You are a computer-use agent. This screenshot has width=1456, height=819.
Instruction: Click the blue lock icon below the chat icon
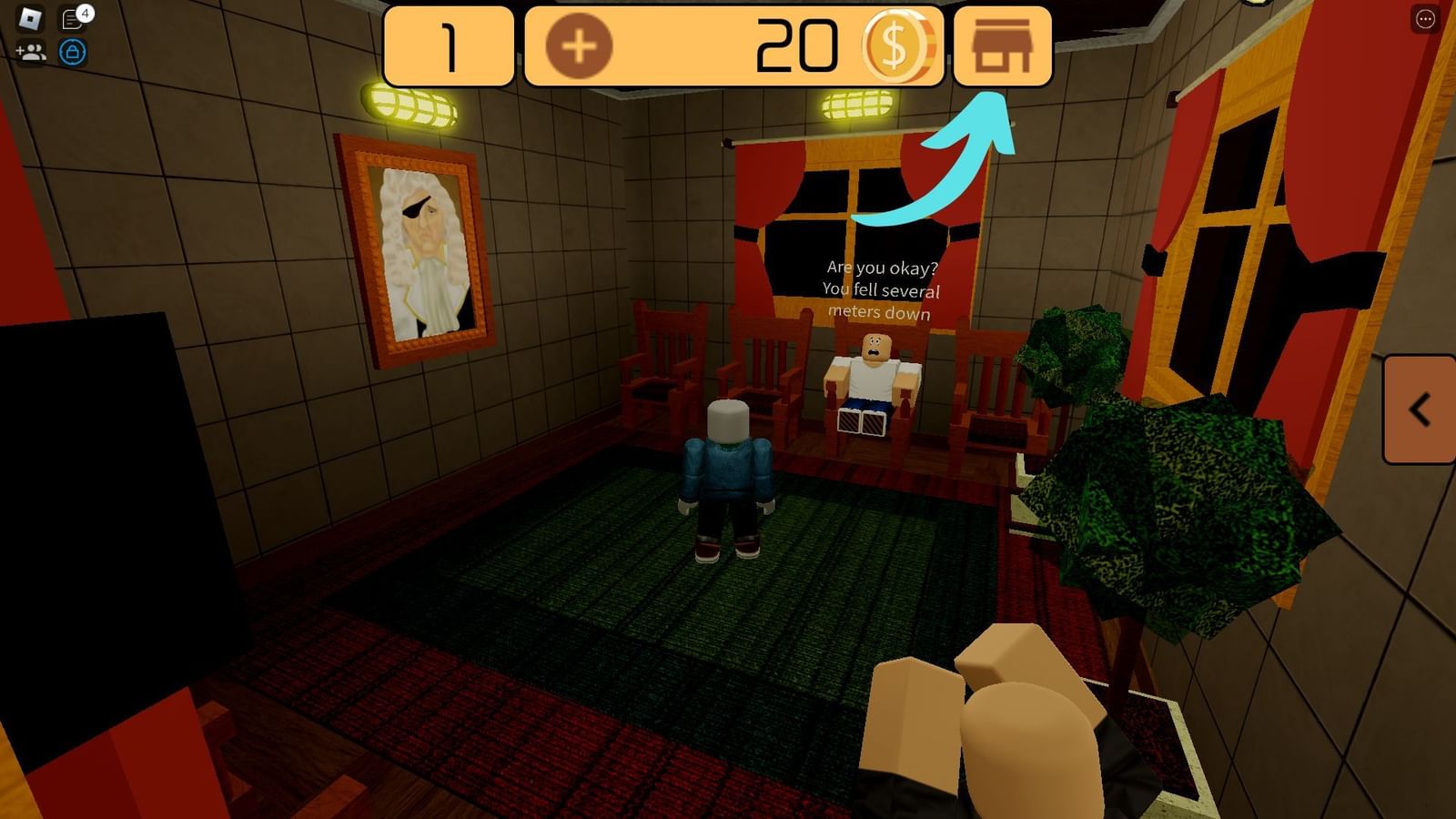coord(72,52)
